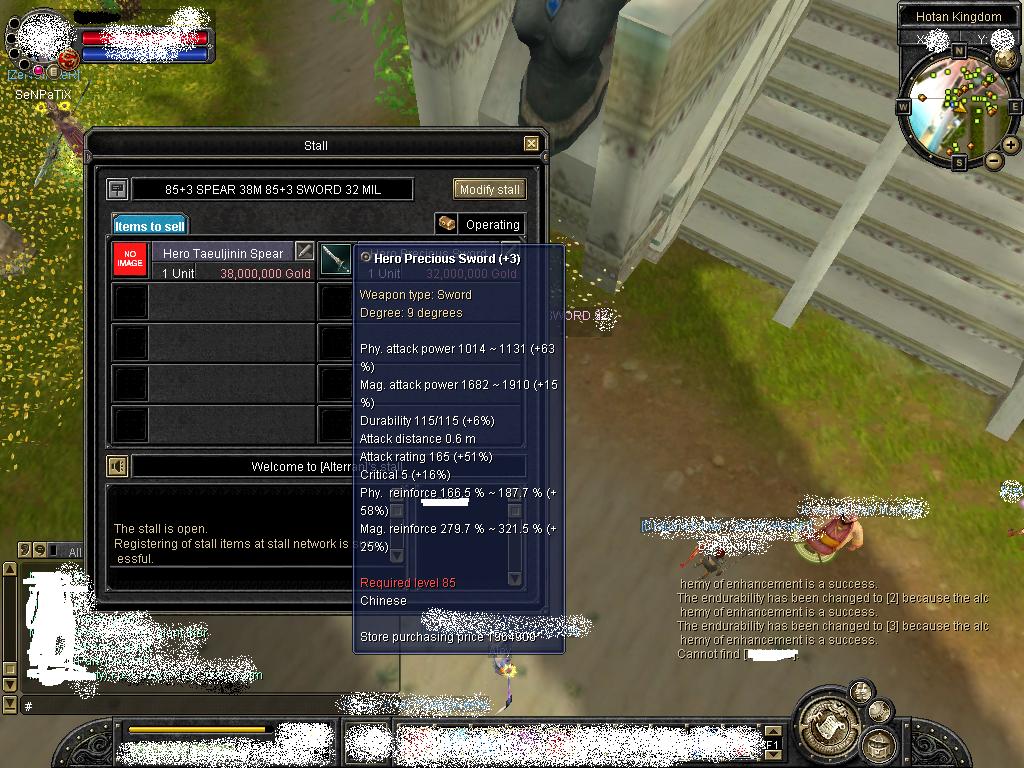Click the Operating status button
This screenshot has width=1024, height=768.
click(x=480, y=224)
